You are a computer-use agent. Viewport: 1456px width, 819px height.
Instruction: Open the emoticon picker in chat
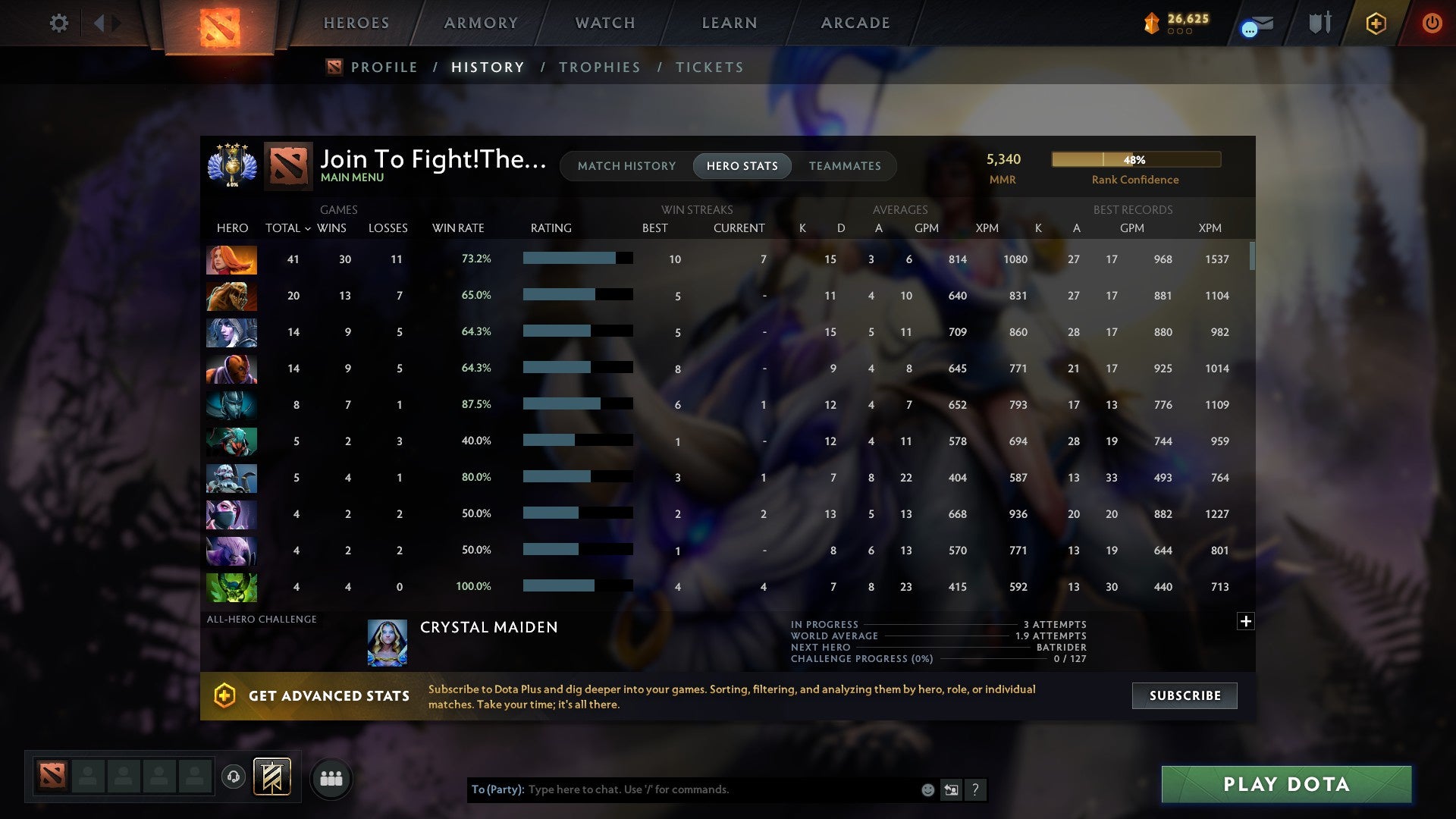coord(927,789)
